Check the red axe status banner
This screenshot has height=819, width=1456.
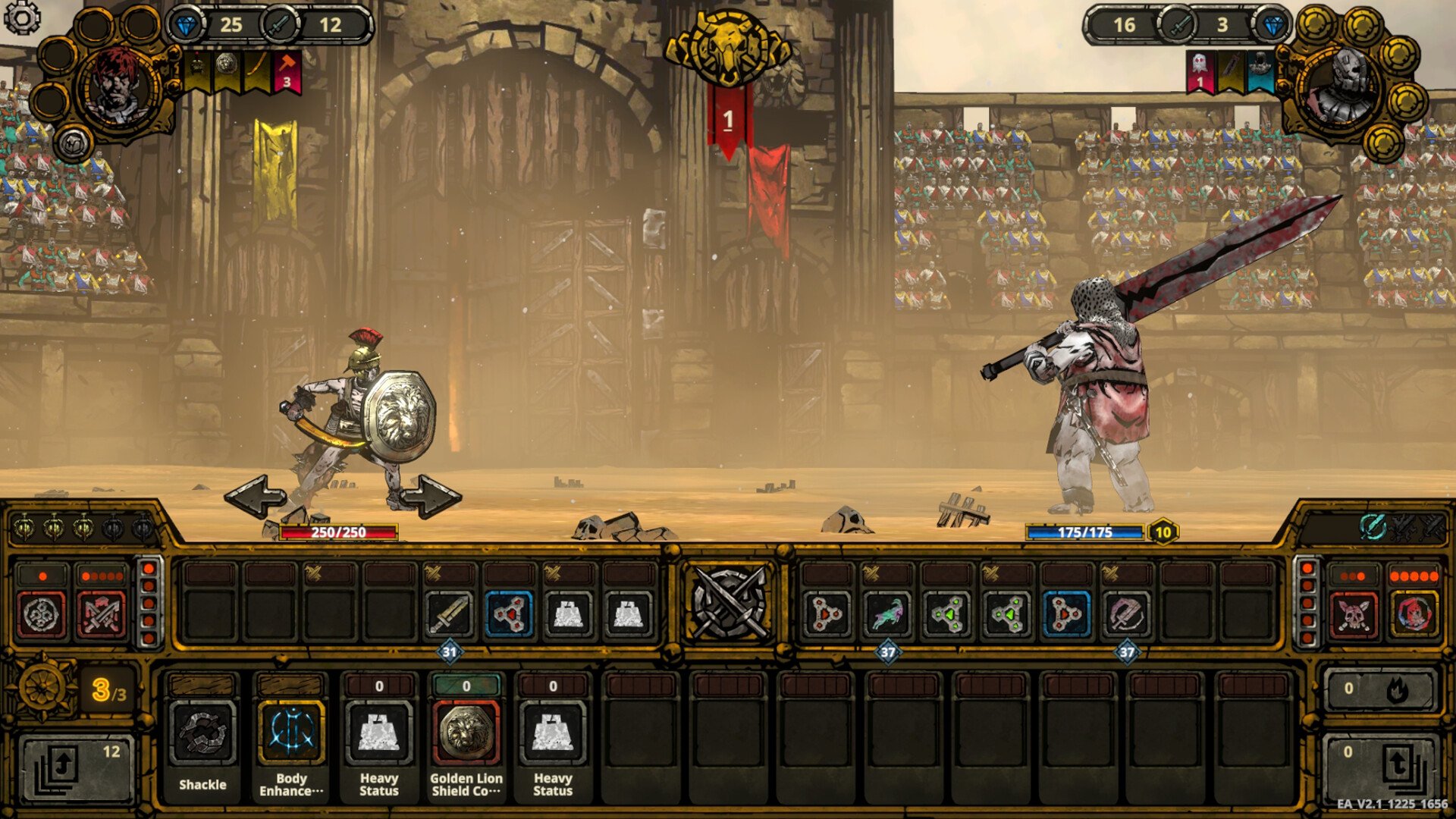coord(287,73)
